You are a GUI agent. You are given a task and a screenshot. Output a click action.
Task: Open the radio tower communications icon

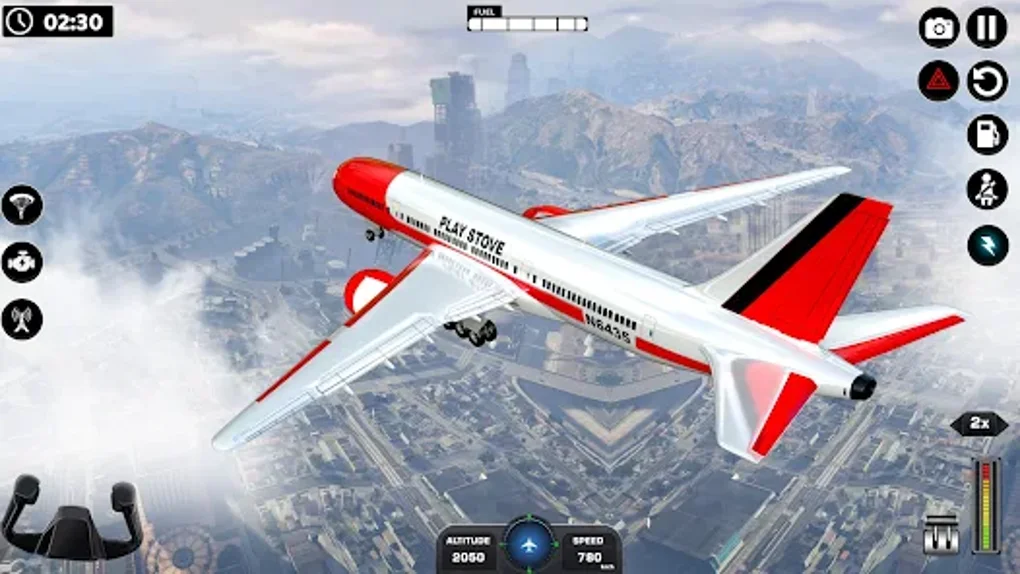[22, 318]
